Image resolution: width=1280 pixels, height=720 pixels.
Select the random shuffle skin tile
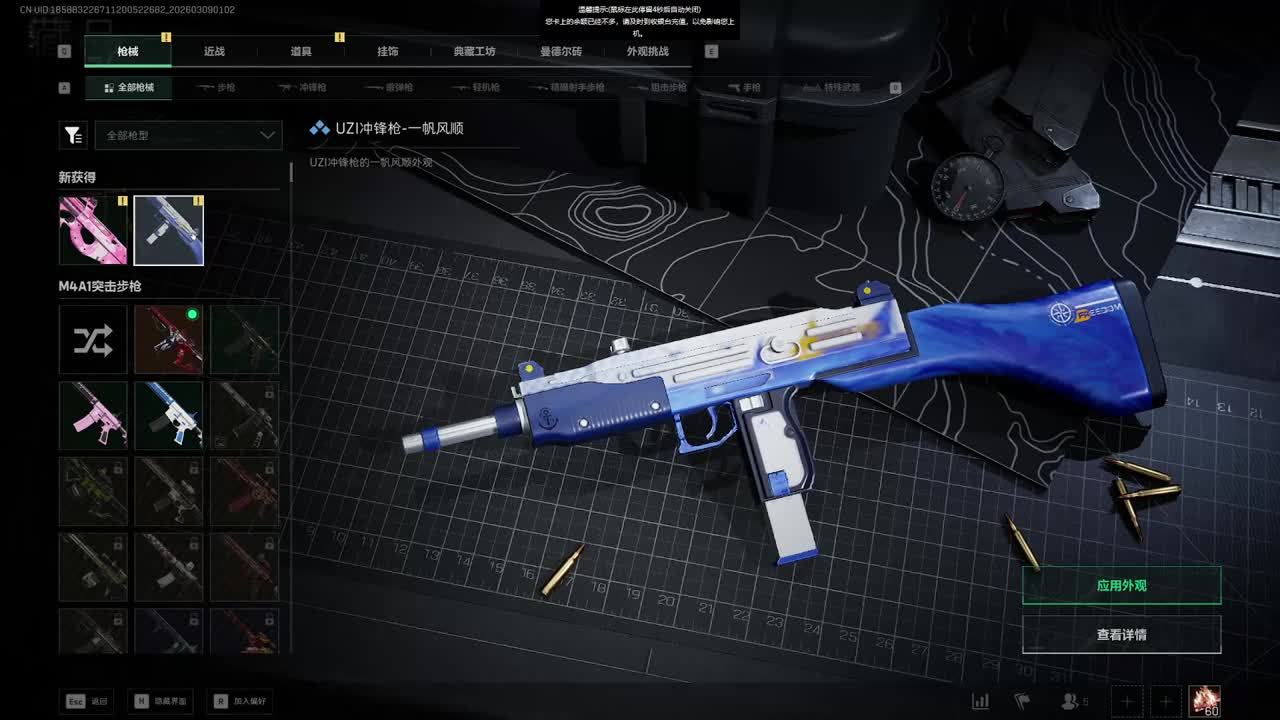pyautogui.click(x=93, y=340)
